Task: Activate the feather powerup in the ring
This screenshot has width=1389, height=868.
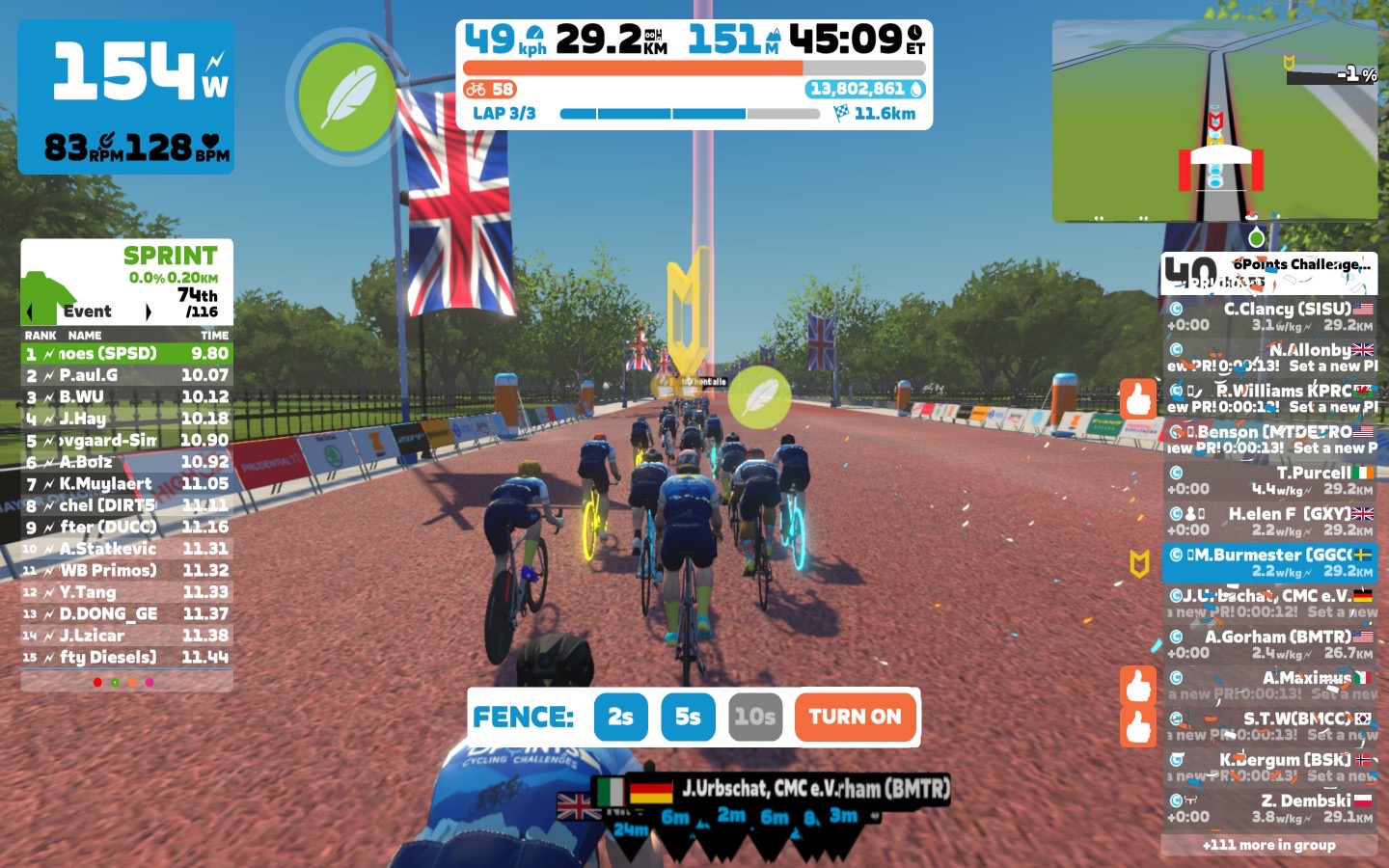Action: pos(346,97)
